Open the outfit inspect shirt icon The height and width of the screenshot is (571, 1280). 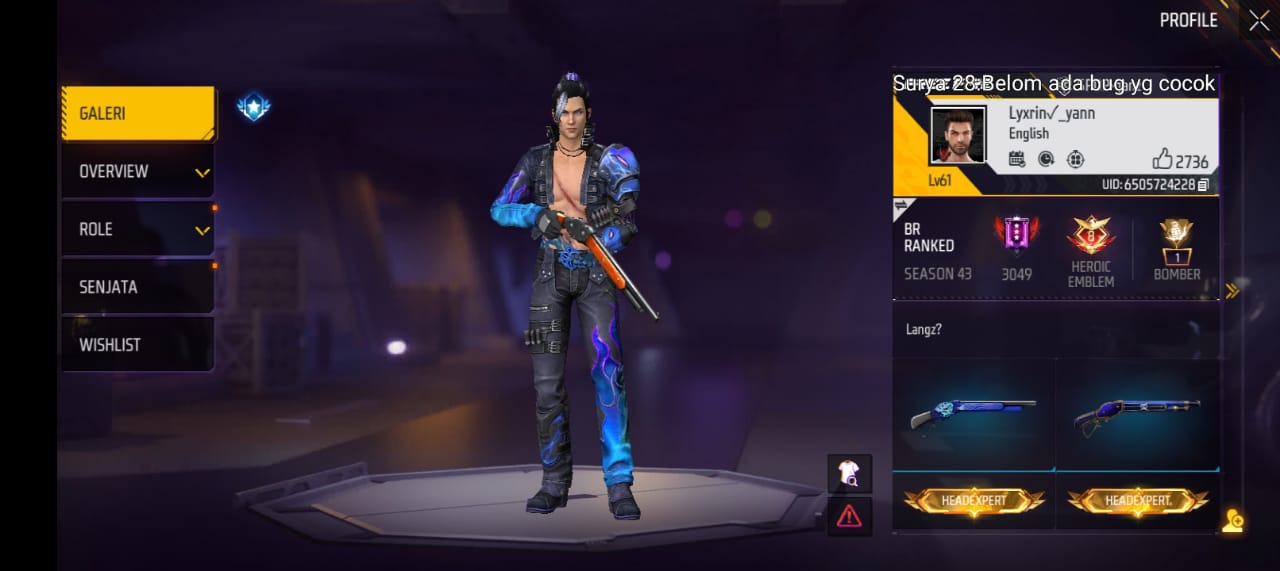coord(849,474)
